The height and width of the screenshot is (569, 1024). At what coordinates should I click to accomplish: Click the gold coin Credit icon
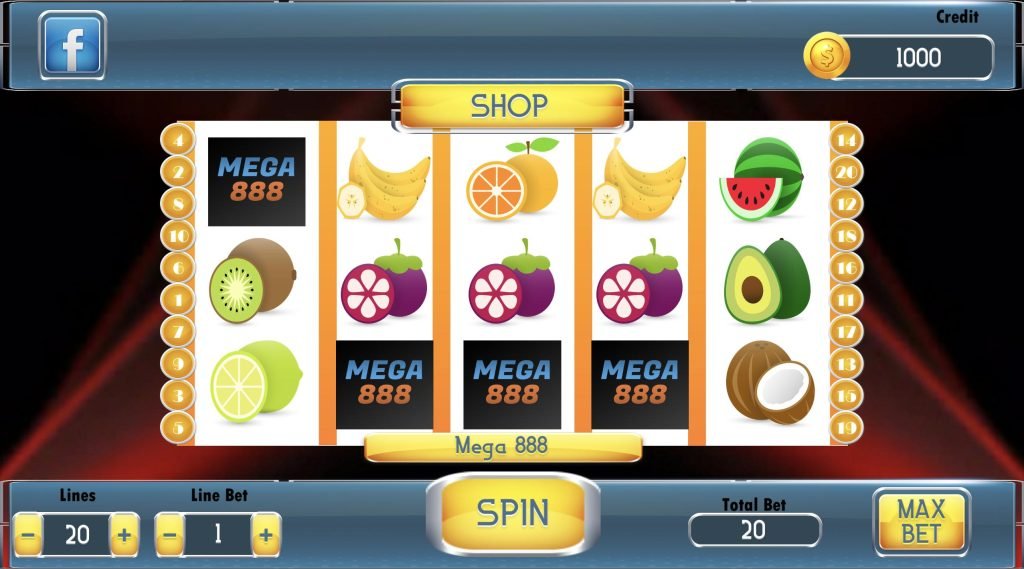827,58
